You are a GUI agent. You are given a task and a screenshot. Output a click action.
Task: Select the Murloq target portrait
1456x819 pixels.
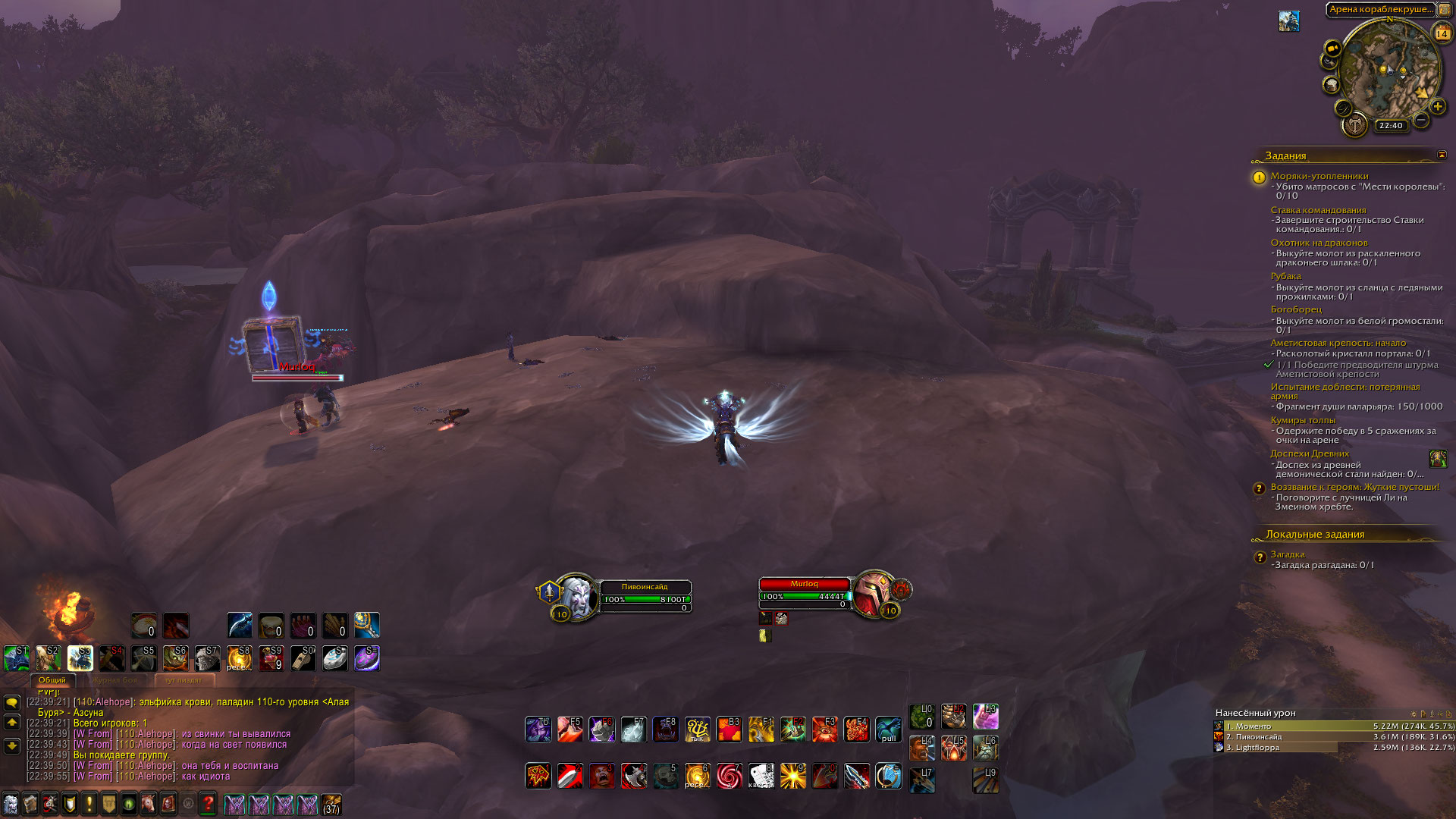click(873, 595)
